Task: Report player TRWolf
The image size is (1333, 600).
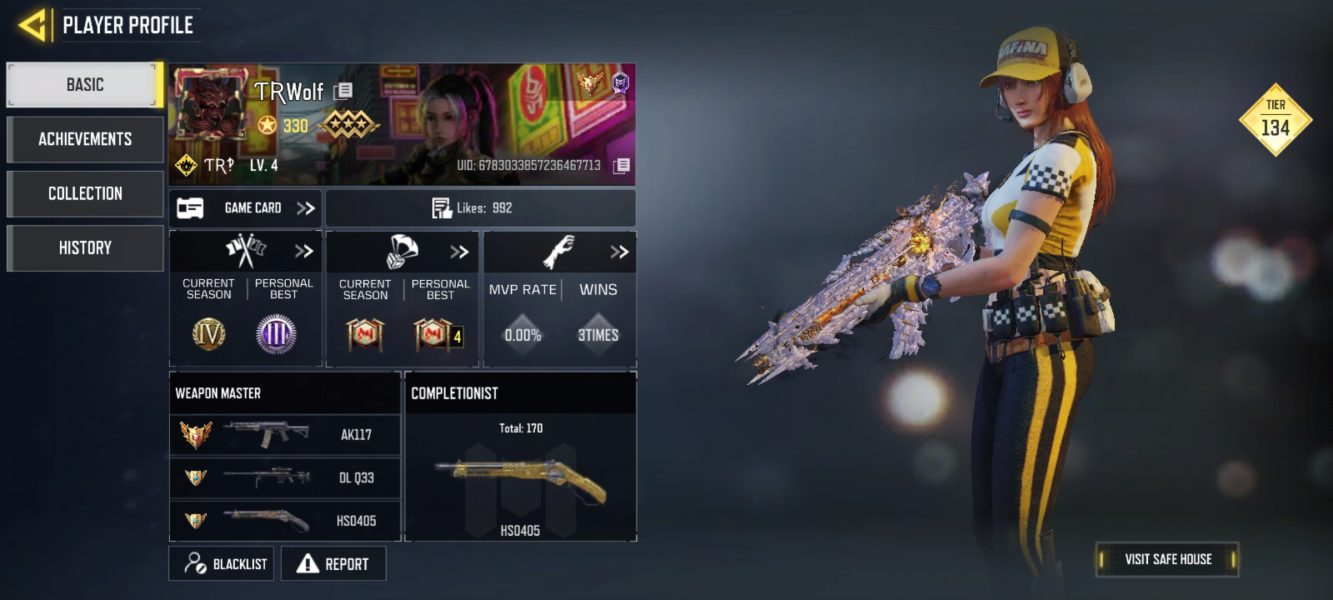Action: pyautogui.click(x=333, y=564)
